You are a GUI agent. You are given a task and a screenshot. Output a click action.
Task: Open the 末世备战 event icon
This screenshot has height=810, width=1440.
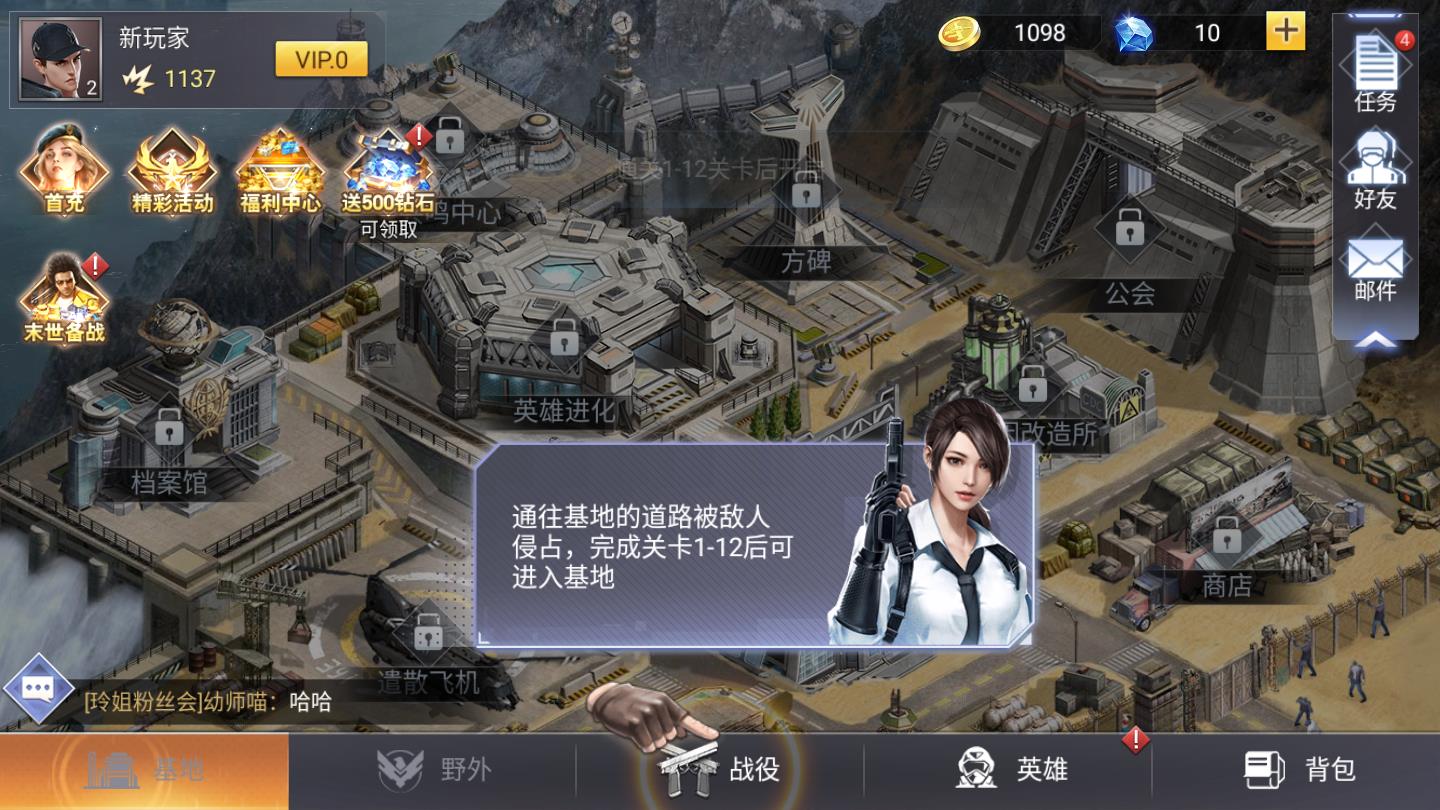click(x=63, y=295)
